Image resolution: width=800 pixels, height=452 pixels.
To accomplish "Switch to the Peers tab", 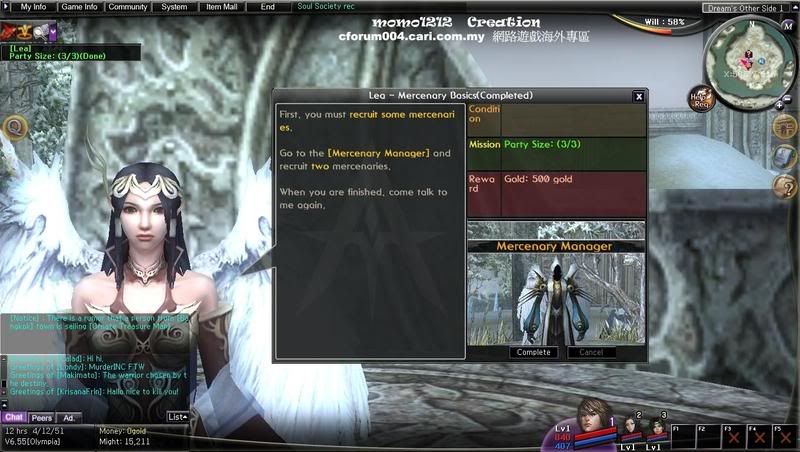I will coord(42,417).
